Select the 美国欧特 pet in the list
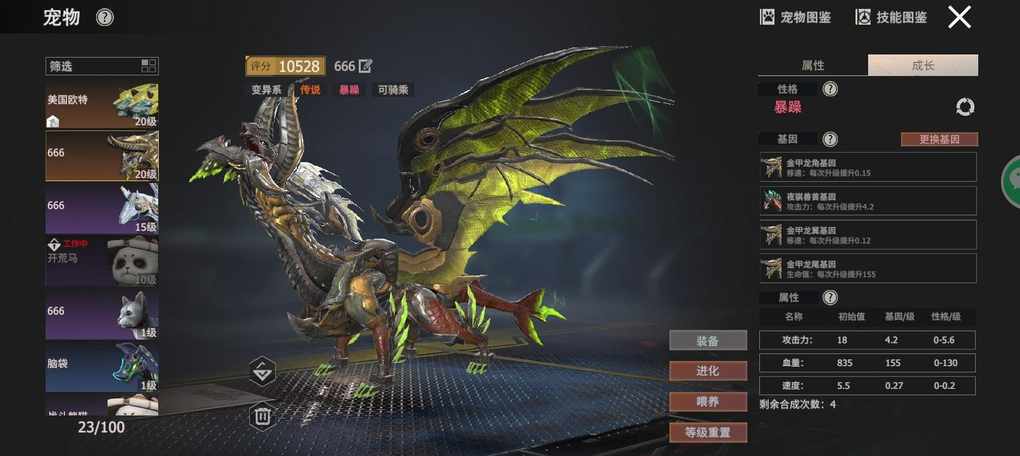 coord(101,105)
